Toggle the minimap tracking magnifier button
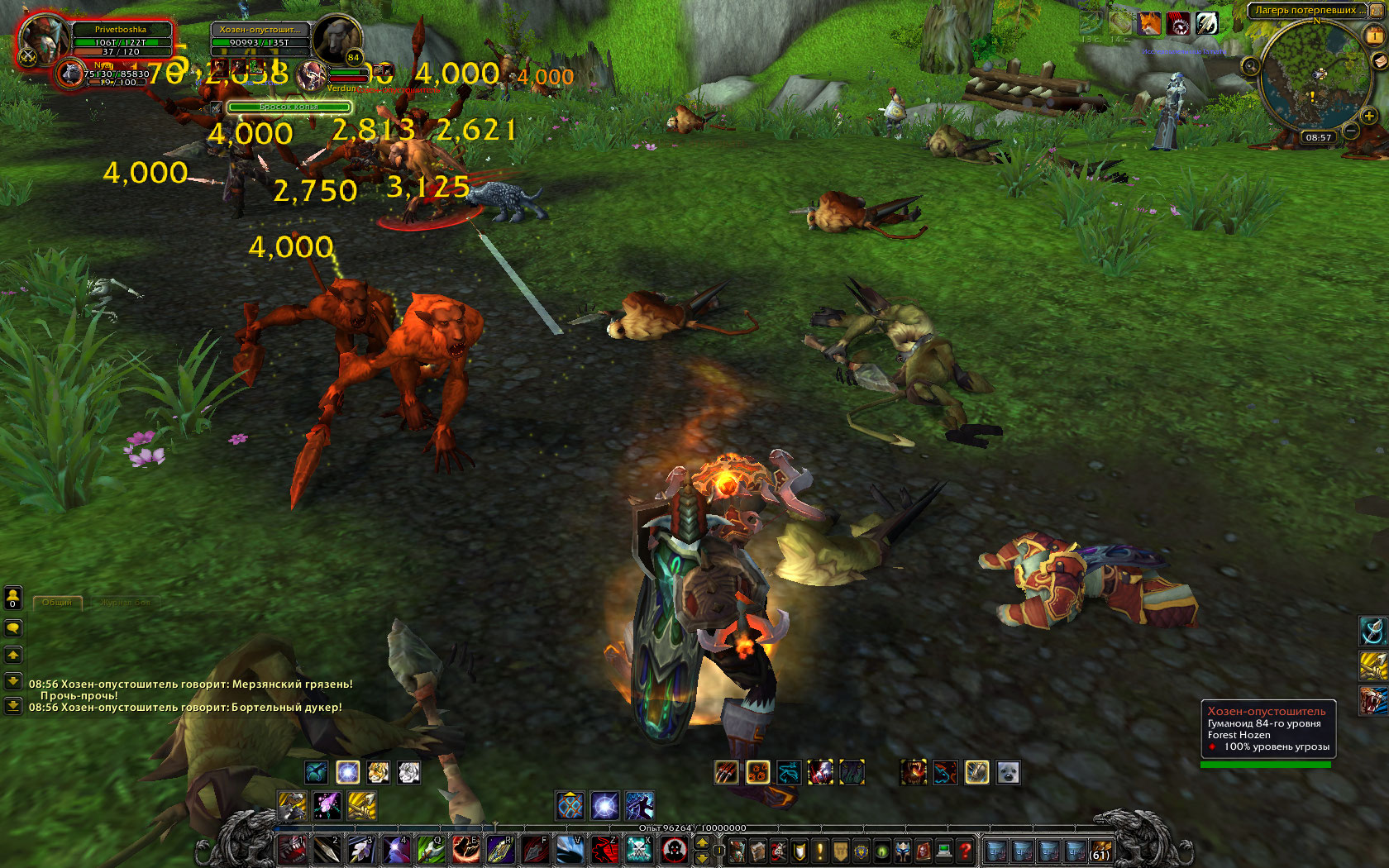Viewport: 1389px width, 868px height. [x=1251, y=66]
